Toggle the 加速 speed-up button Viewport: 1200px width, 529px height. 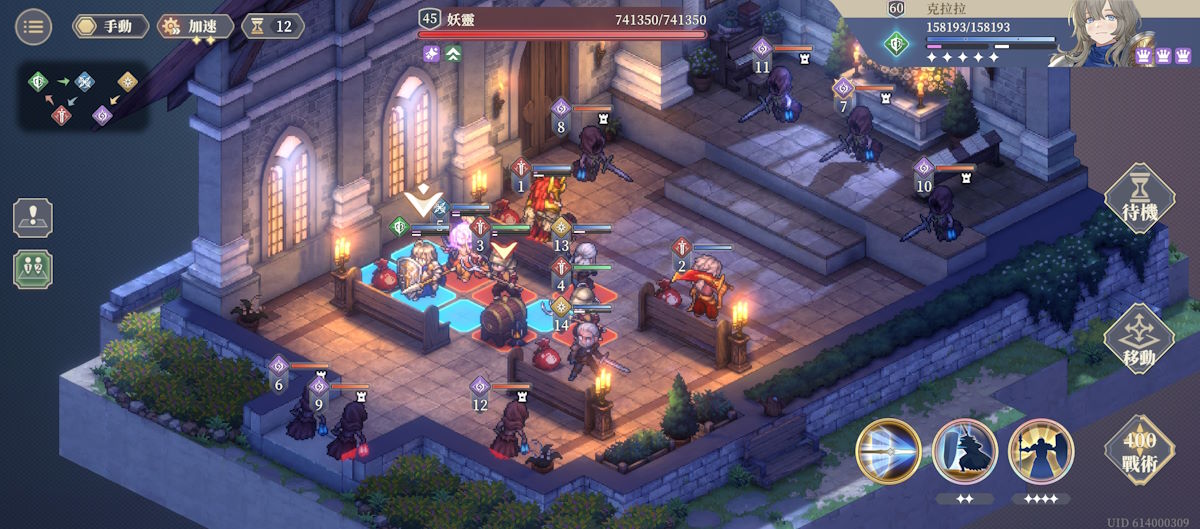coord(196,26)
